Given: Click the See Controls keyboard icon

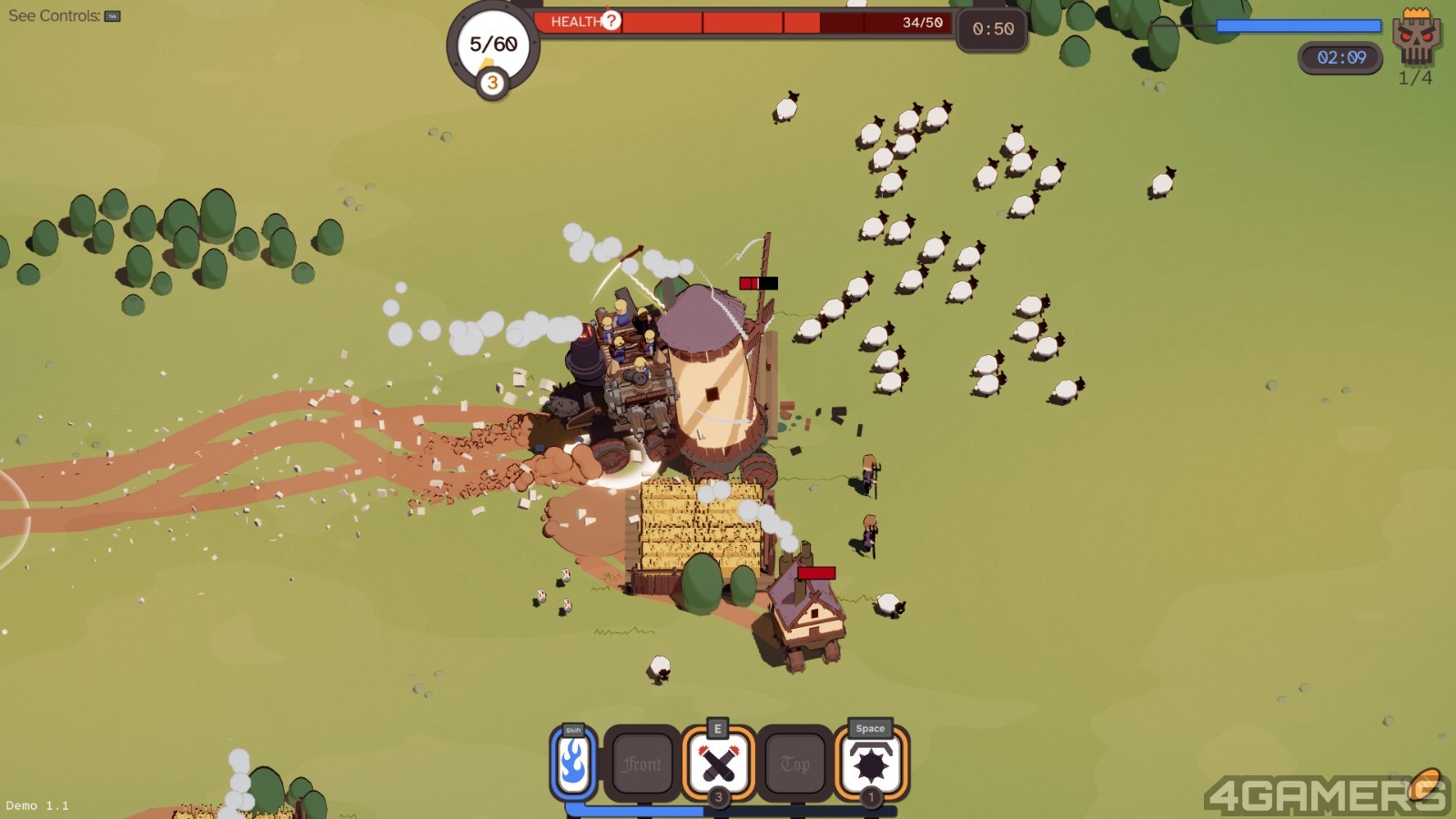Looking at the screenshot, I should (x=113, y=16).
